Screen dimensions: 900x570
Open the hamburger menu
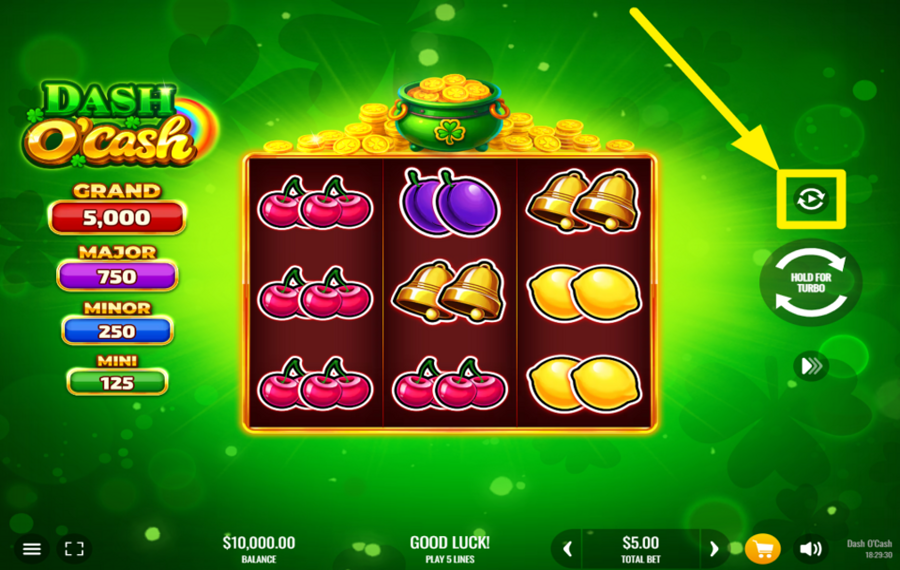[32, 549]
